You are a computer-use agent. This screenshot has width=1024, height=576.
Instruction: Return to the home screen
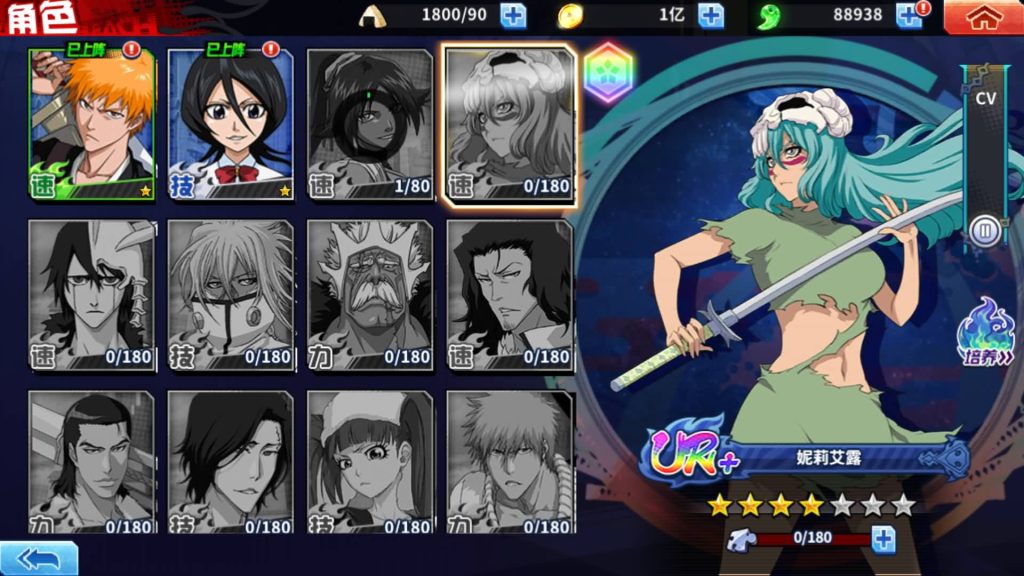(x=984, y=16)
